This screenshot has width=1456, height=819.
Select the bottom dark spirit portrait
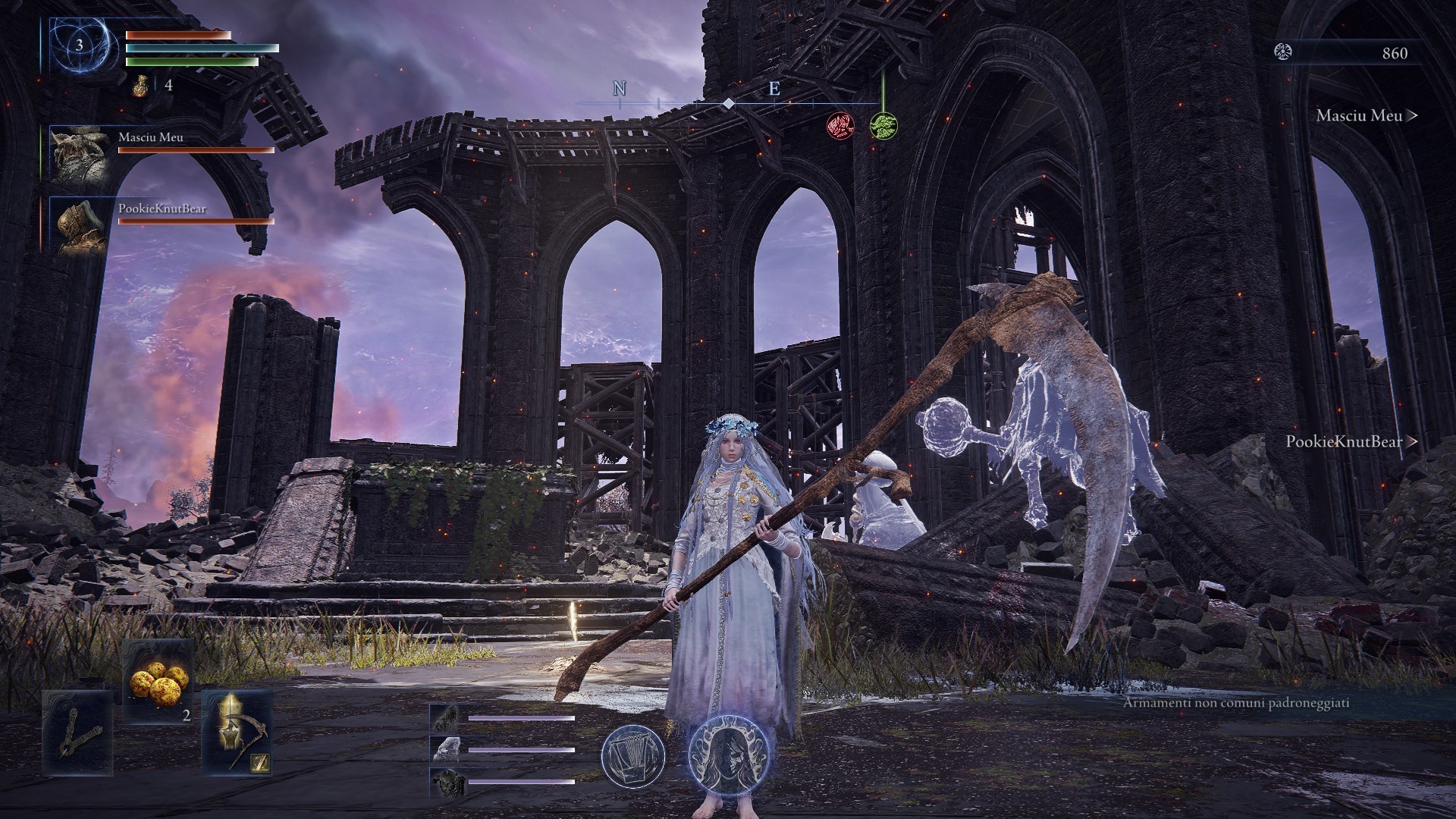coord(446,782)
